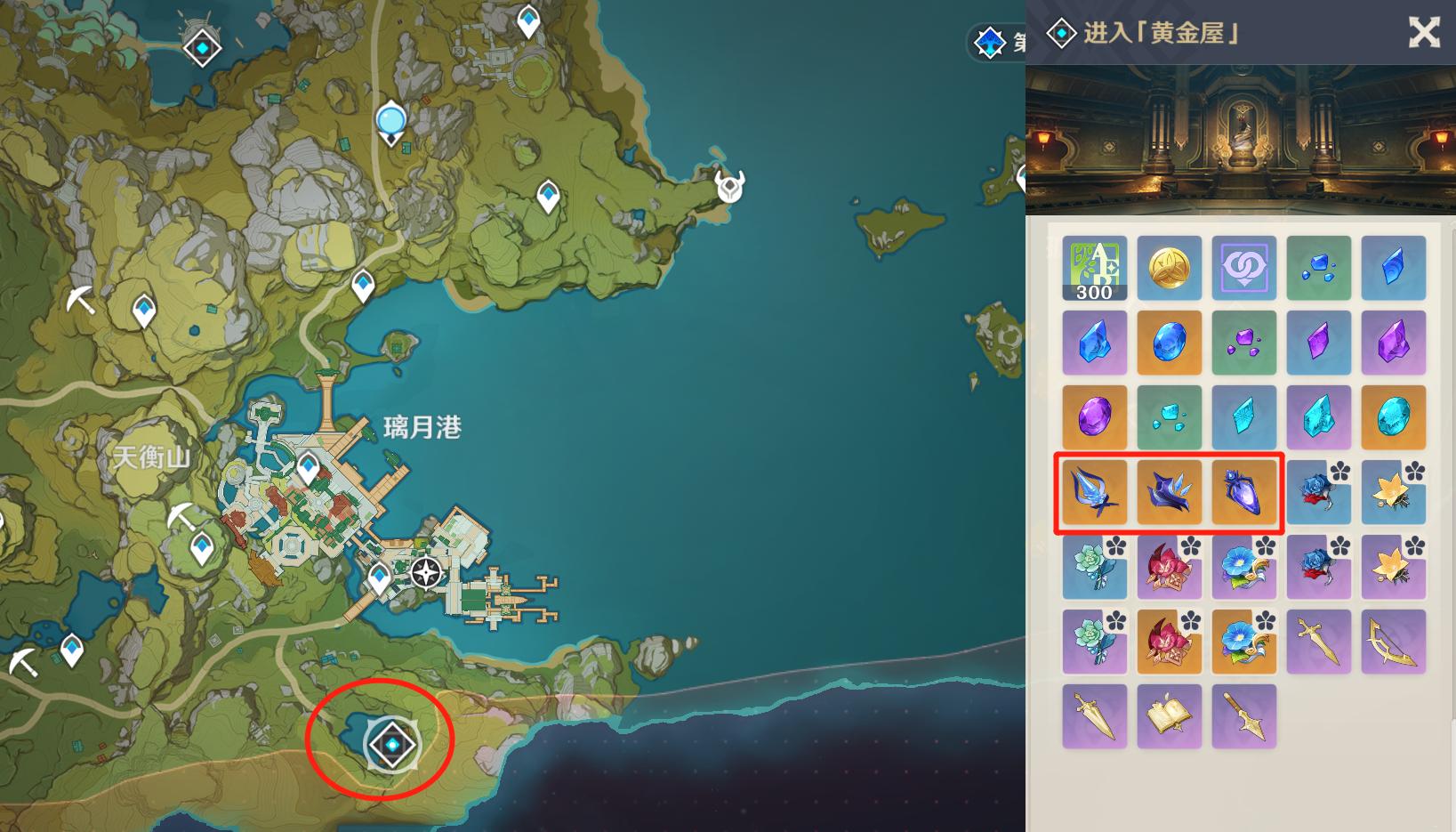1456x832 pixels.
Task: Close the Golden House domain panel
Action: [x=1423, y=33]
